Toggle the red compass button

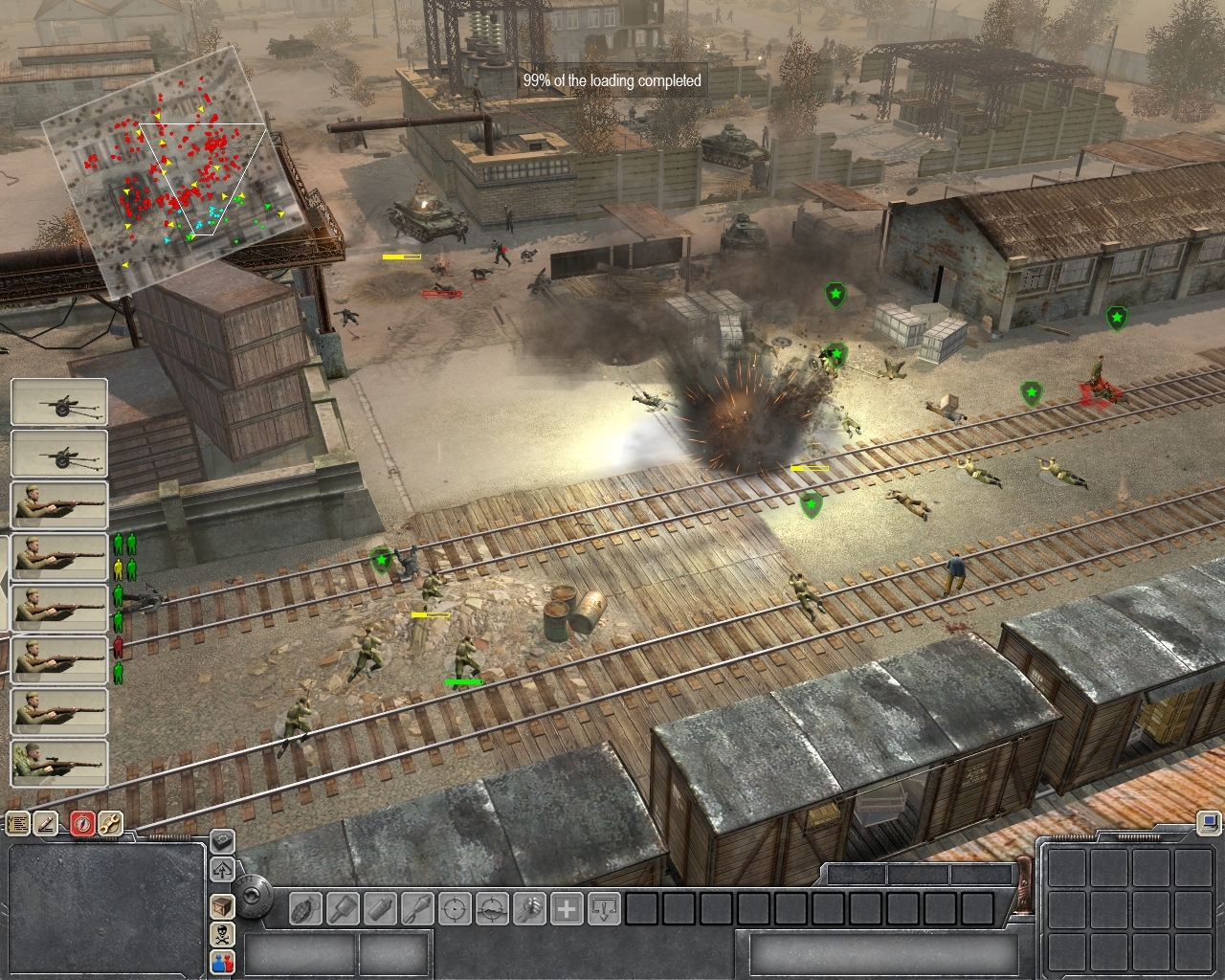point(82,824)
